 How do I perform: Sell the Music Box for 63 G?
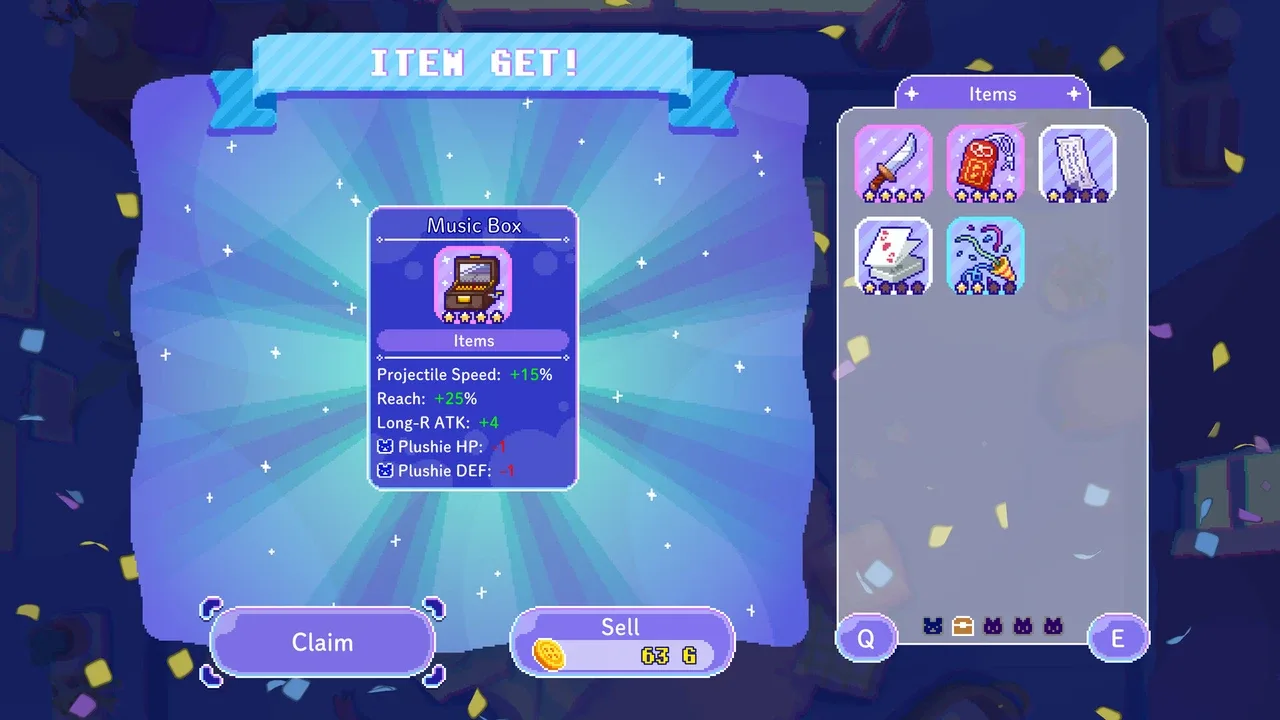point(622,642)
